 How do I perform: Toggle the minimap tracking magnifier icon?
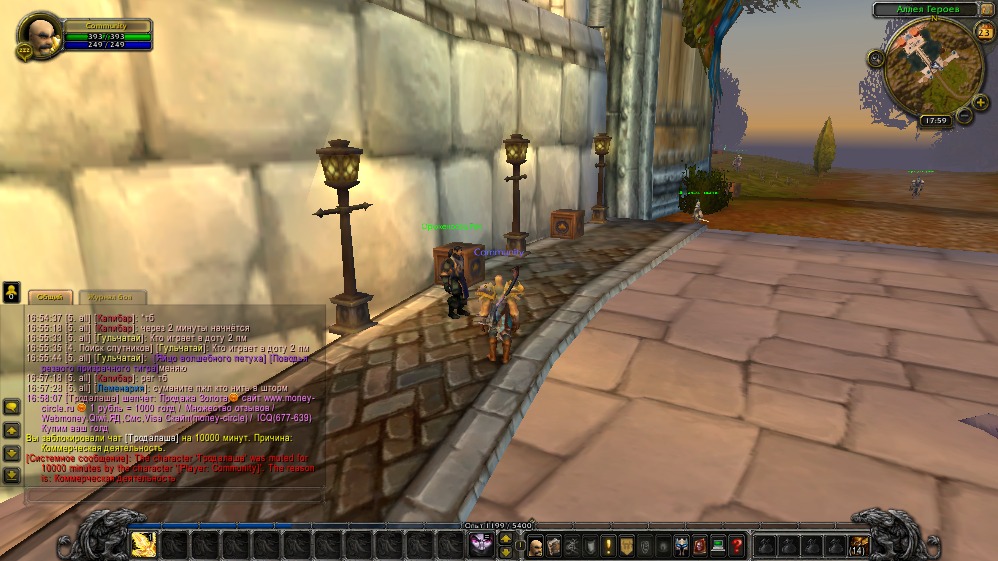876,58
